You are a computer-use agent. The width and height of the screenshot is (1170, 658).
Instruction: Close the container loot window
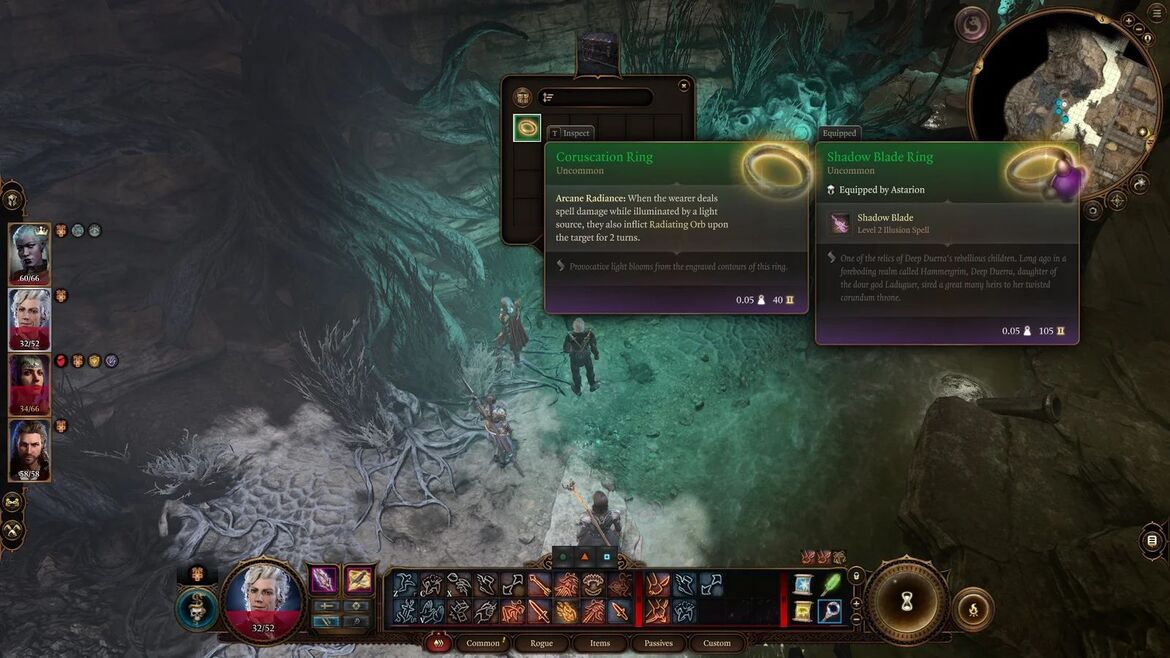click(x=684, y=86)
